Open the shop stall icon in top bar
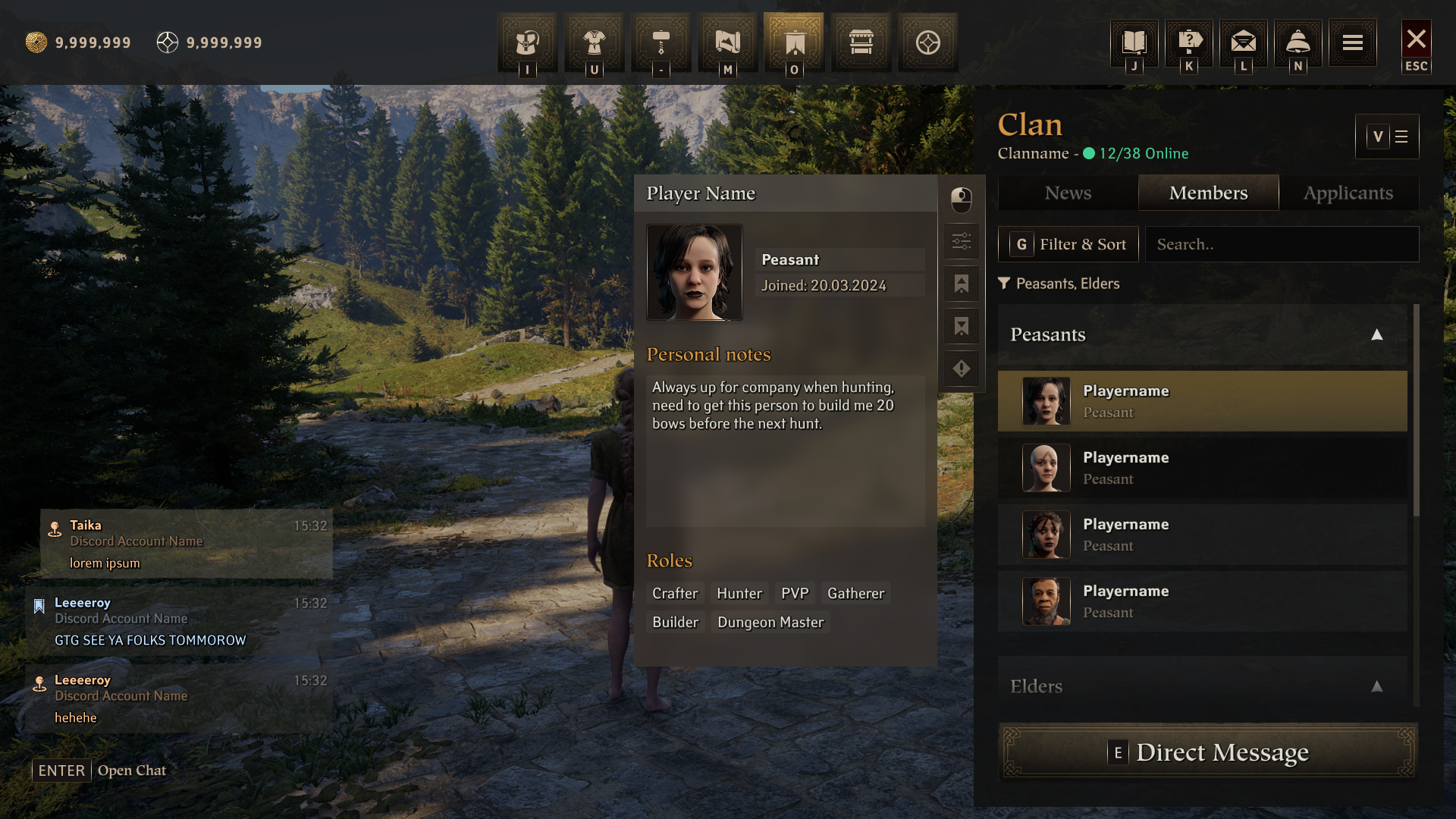The width and height of the screenshot is (1456, 819). tap(861, 43)
